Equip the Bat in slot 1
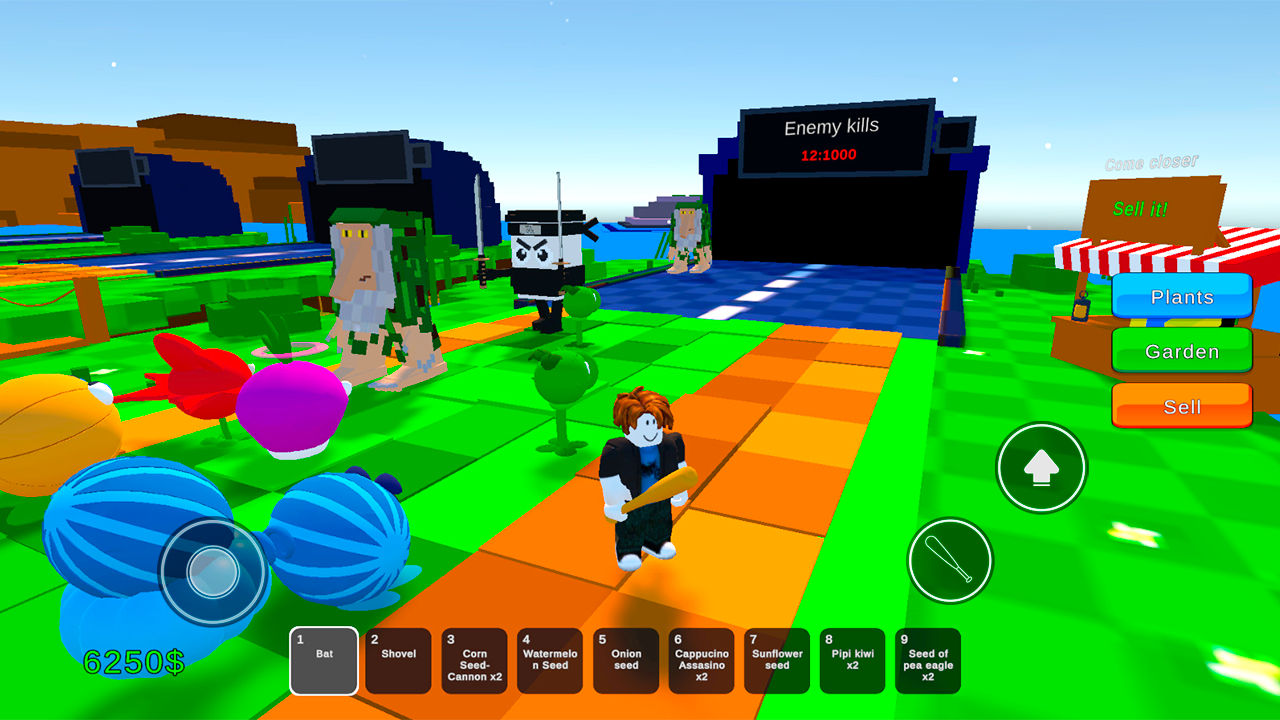This screenshot has height=720, width=1280. coord(323,660)
